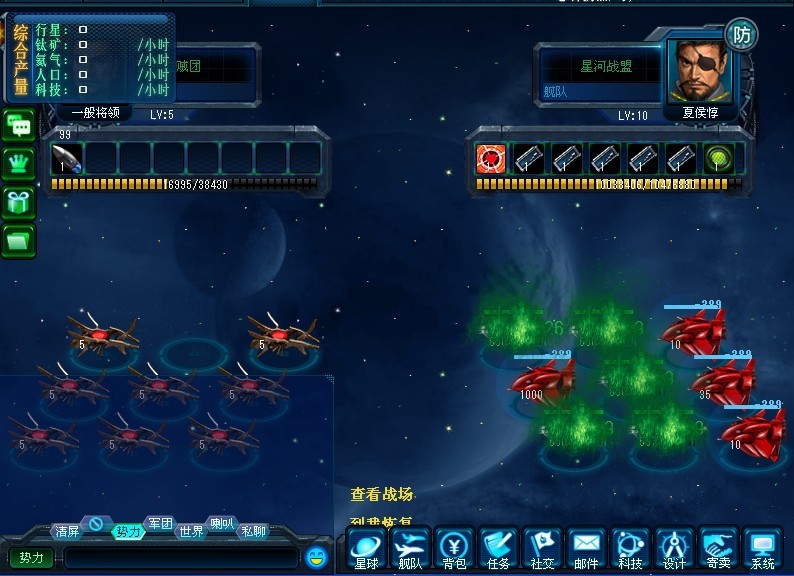Image resolution: width=794 pixels, height=576 pixels.
Task: Open the 舰队 (Fleet) menu
Action: coord(411,550)
